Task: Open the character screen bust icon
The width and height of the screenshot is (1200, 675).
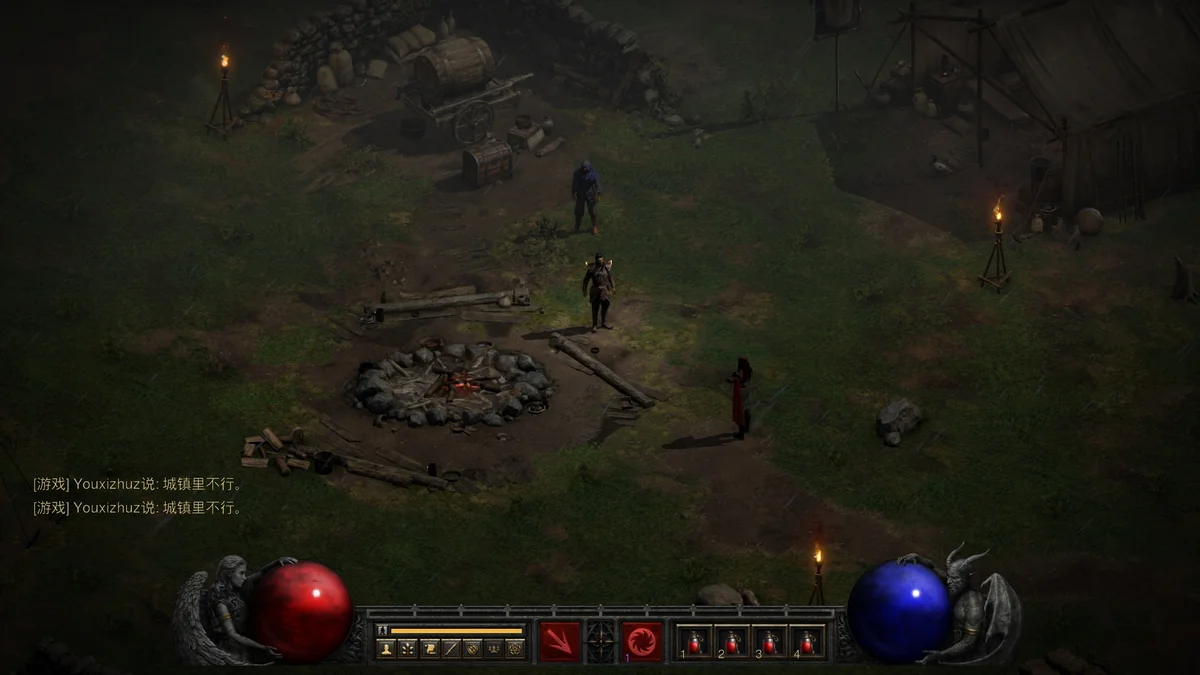Action: point(386,649)
